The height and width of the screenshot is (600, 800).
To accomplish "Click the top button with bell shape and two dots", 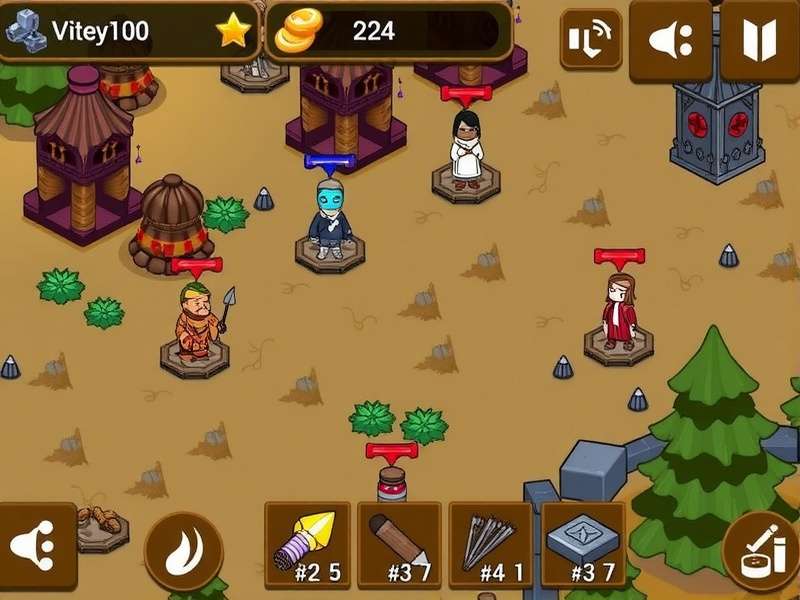I will tap(670, 41).
